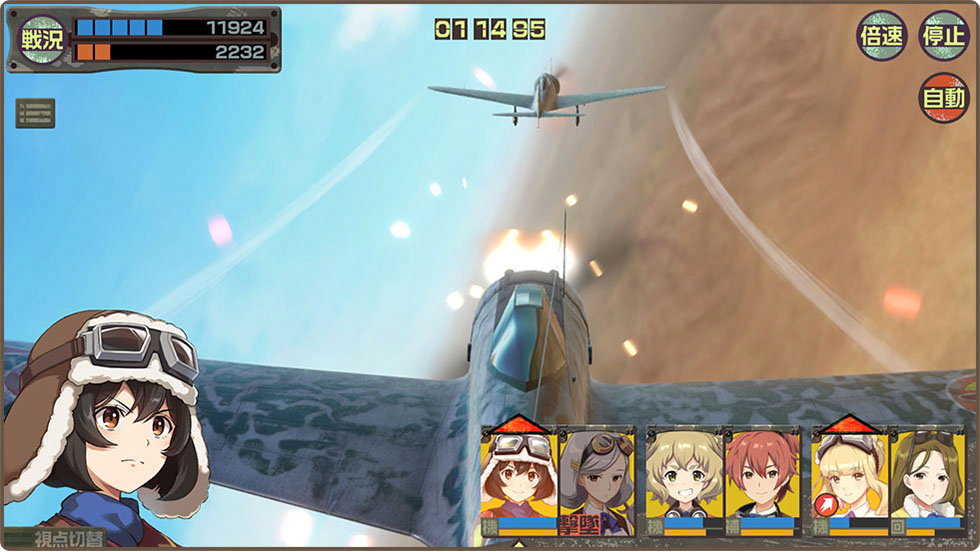
Task: Toggle the 倍速 double speed button
Action: pyautogui.click(x=881, y=37)
